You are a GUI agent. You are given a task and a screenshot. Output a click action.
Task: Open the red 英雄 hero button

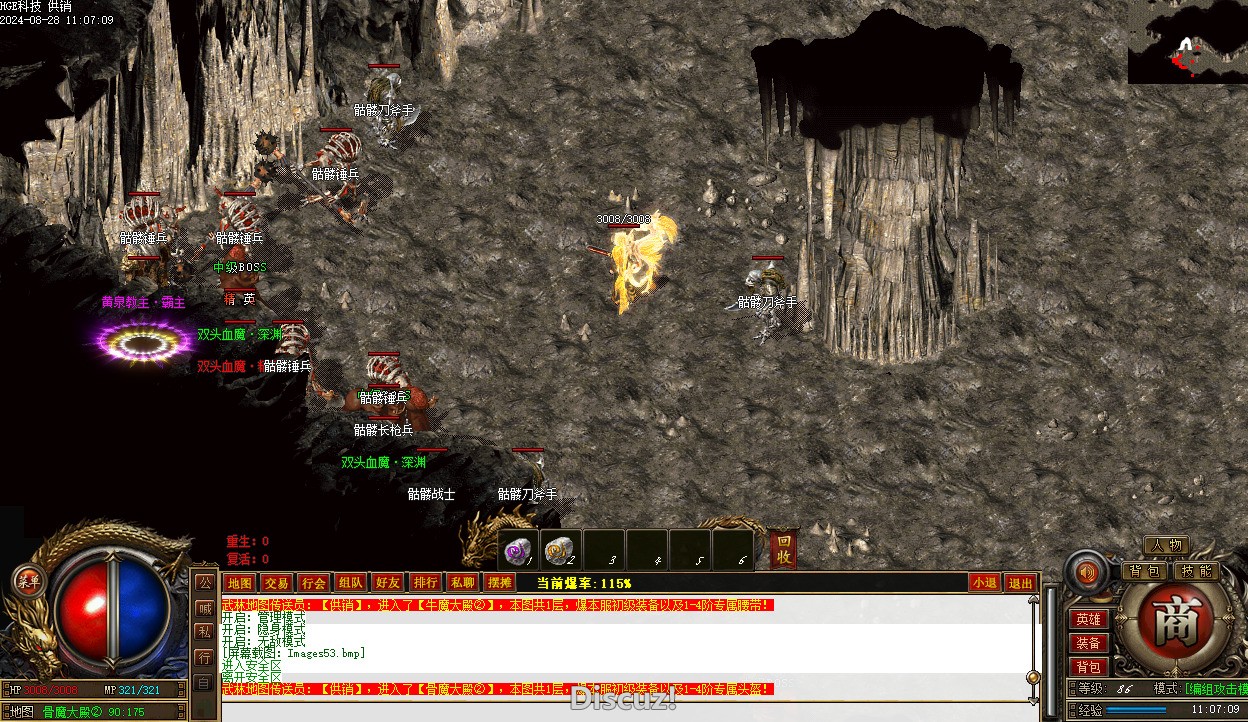[1088, 620]
